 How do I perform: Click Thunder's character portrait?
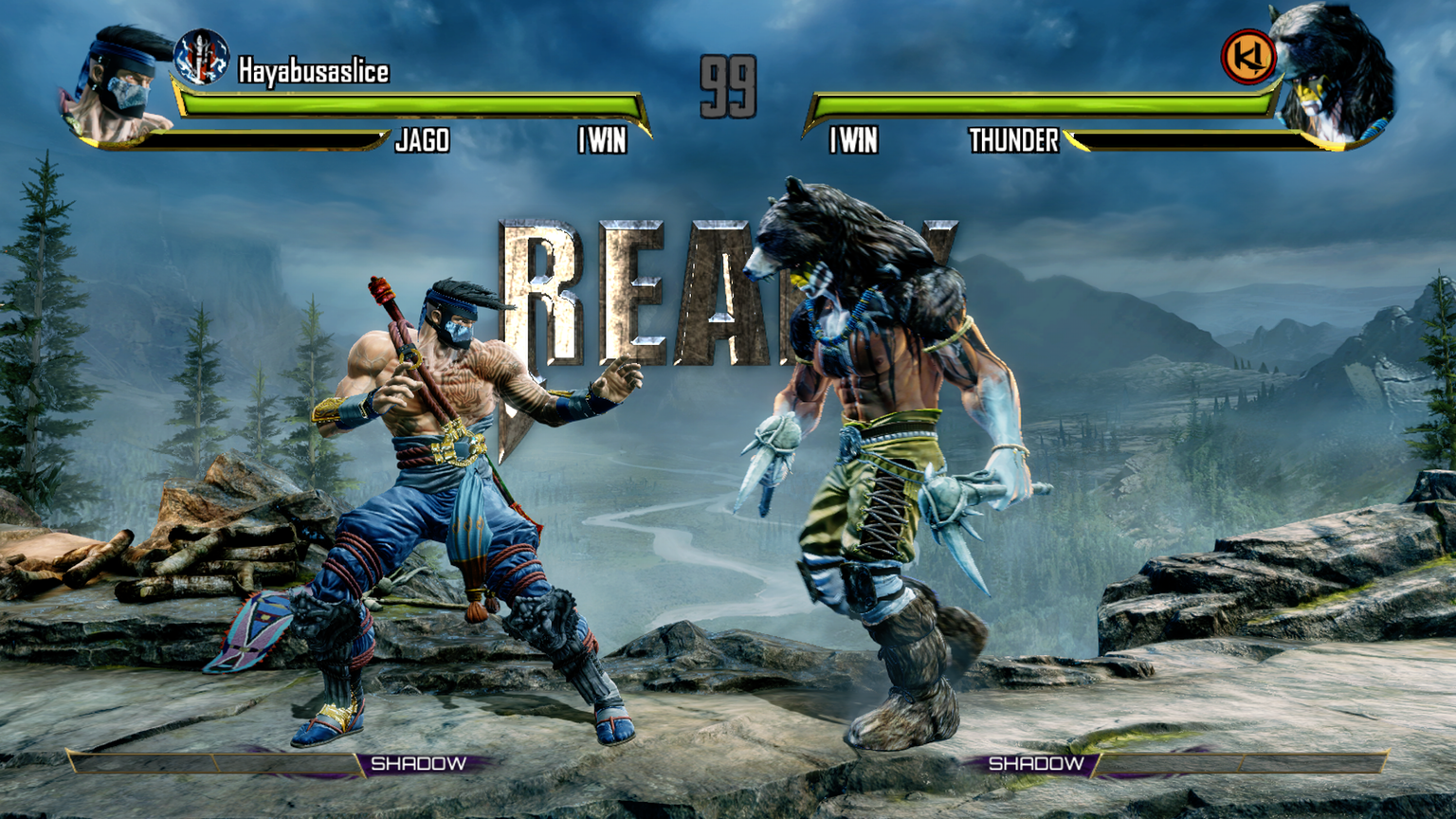(1332, 76)
